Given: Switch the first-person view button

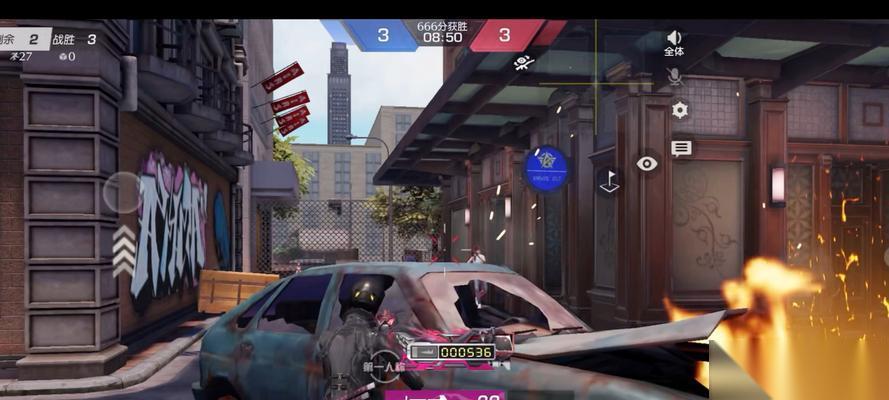Looking at the screenshot, I should 384,362.
